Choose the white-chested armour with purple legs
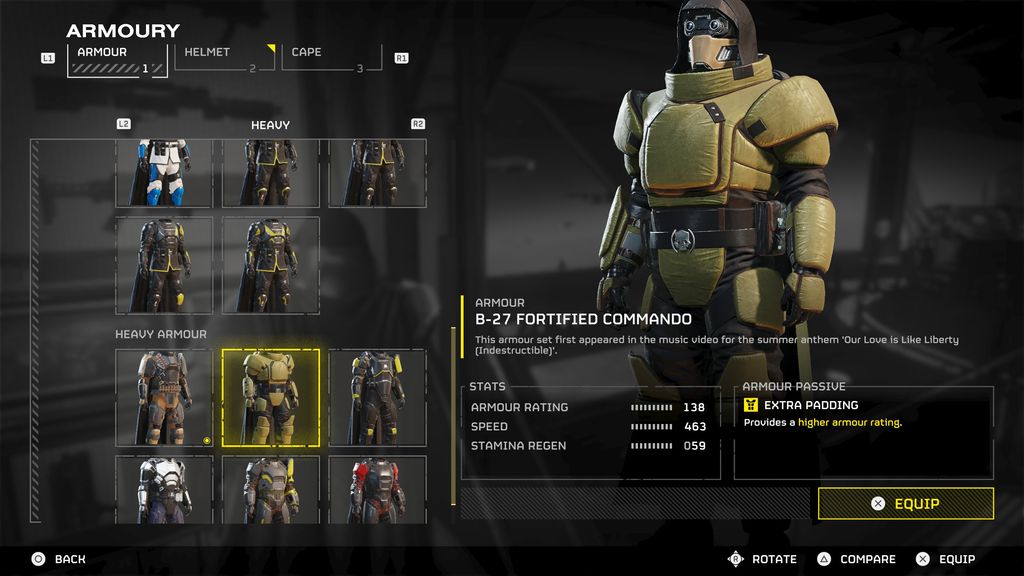1024x576 pixels. pos(164,489)
